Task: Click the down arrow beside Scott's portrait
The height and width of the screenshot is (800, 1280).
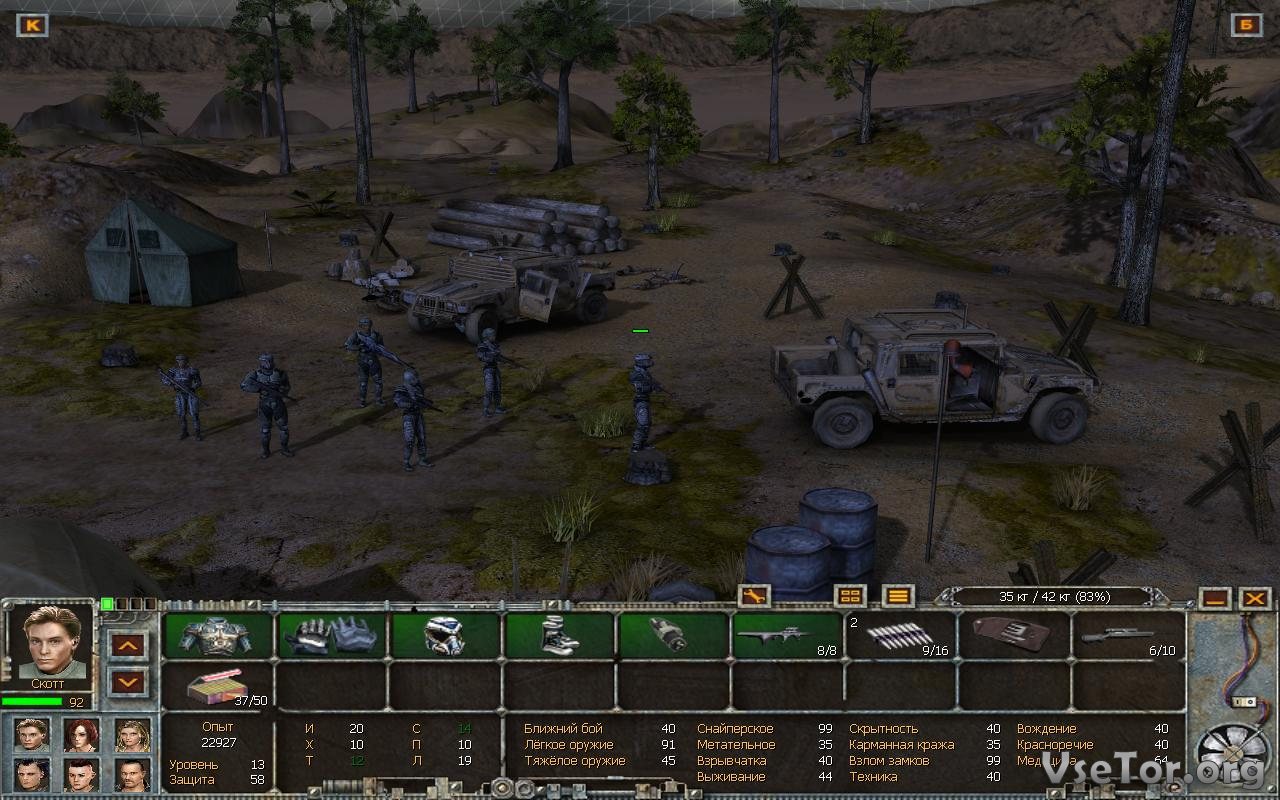Action: [x=128, y=683]
